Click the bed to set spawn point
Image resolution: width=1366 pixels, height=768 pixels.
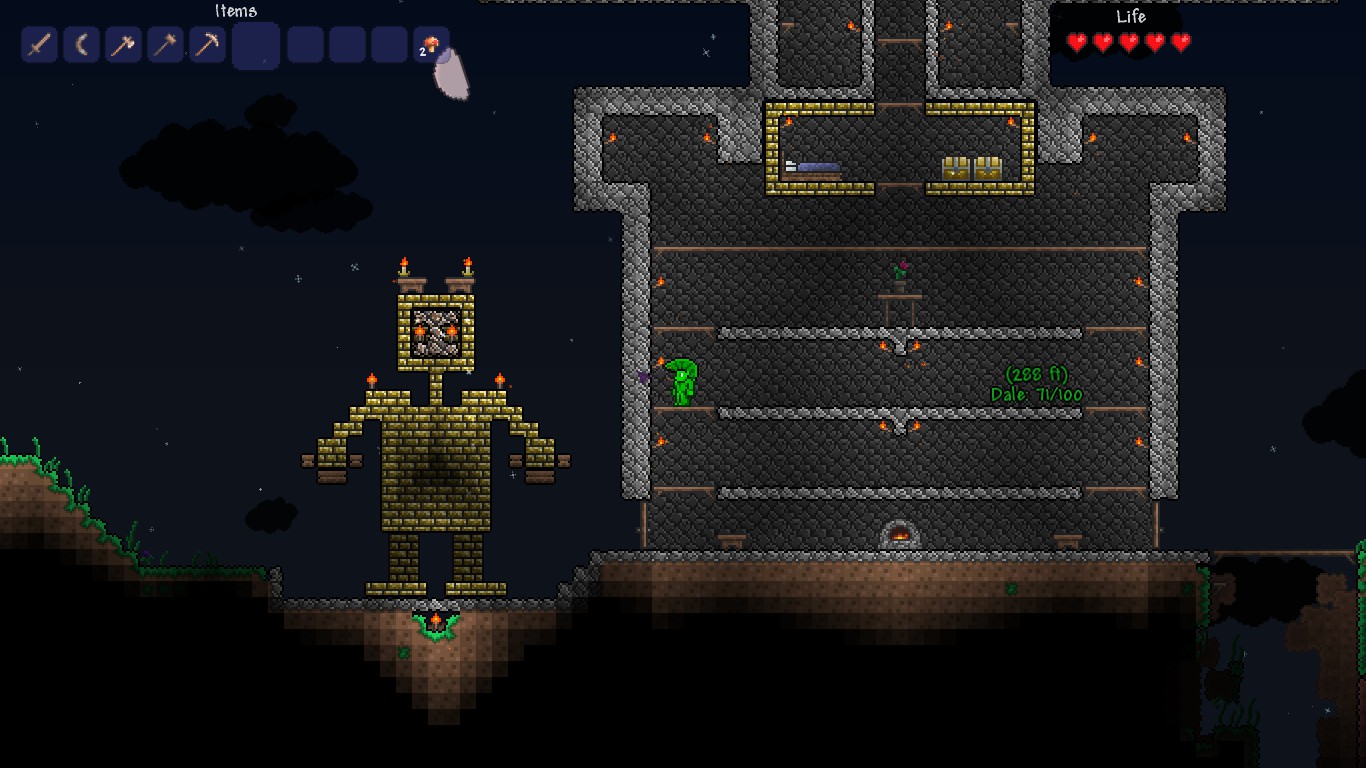(x=815, y=166)
